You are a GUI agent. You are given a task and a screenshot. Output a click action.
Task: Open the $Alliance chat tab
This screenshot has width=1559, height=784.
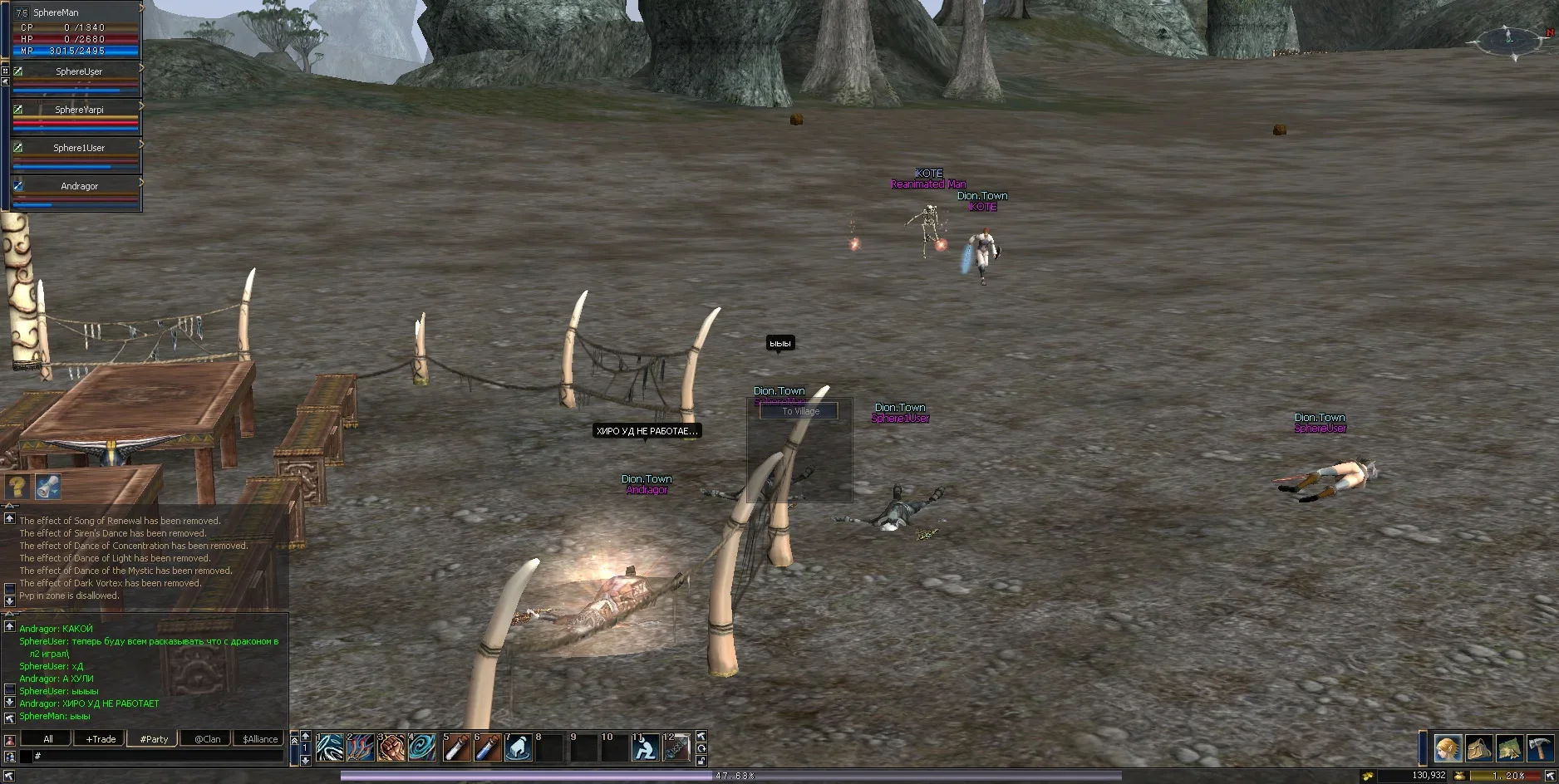260,738
